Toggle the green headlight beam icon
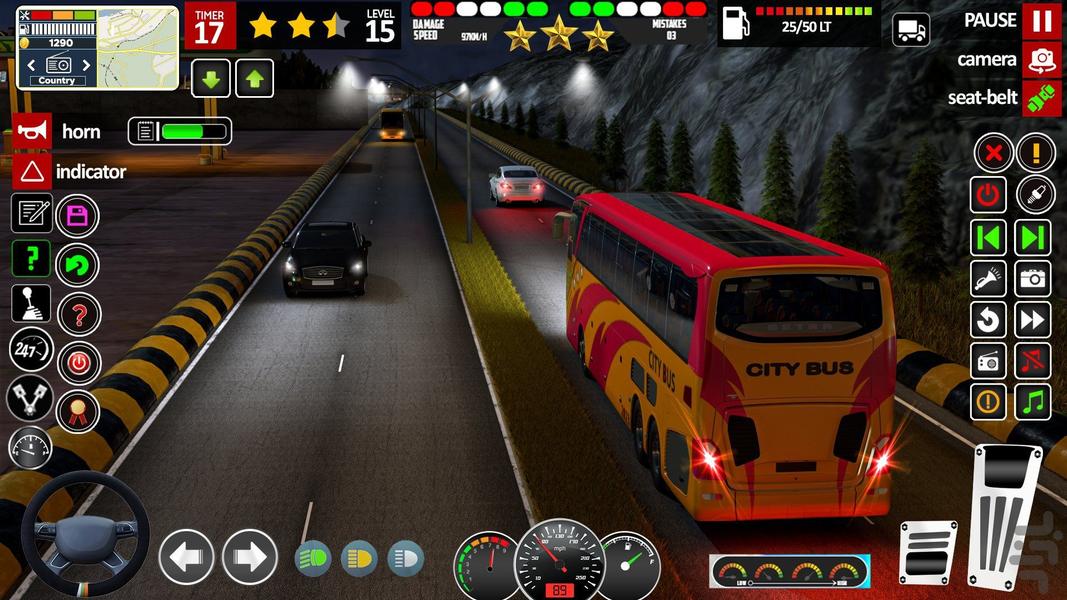This screenshot has height=600, width=1067. pos(313,558)
